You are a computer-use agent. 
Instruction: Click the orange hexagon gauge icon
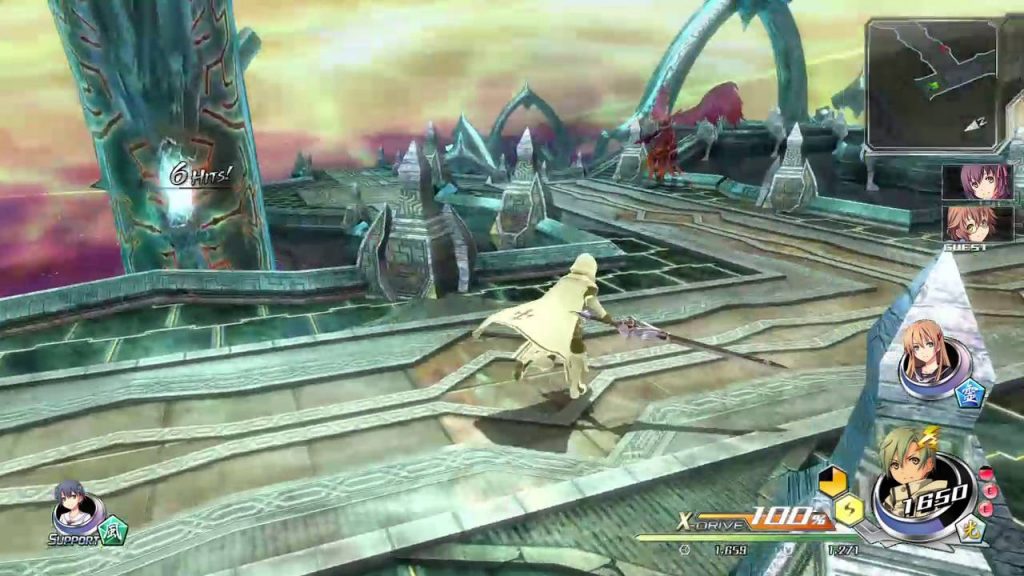click(832, 481)
